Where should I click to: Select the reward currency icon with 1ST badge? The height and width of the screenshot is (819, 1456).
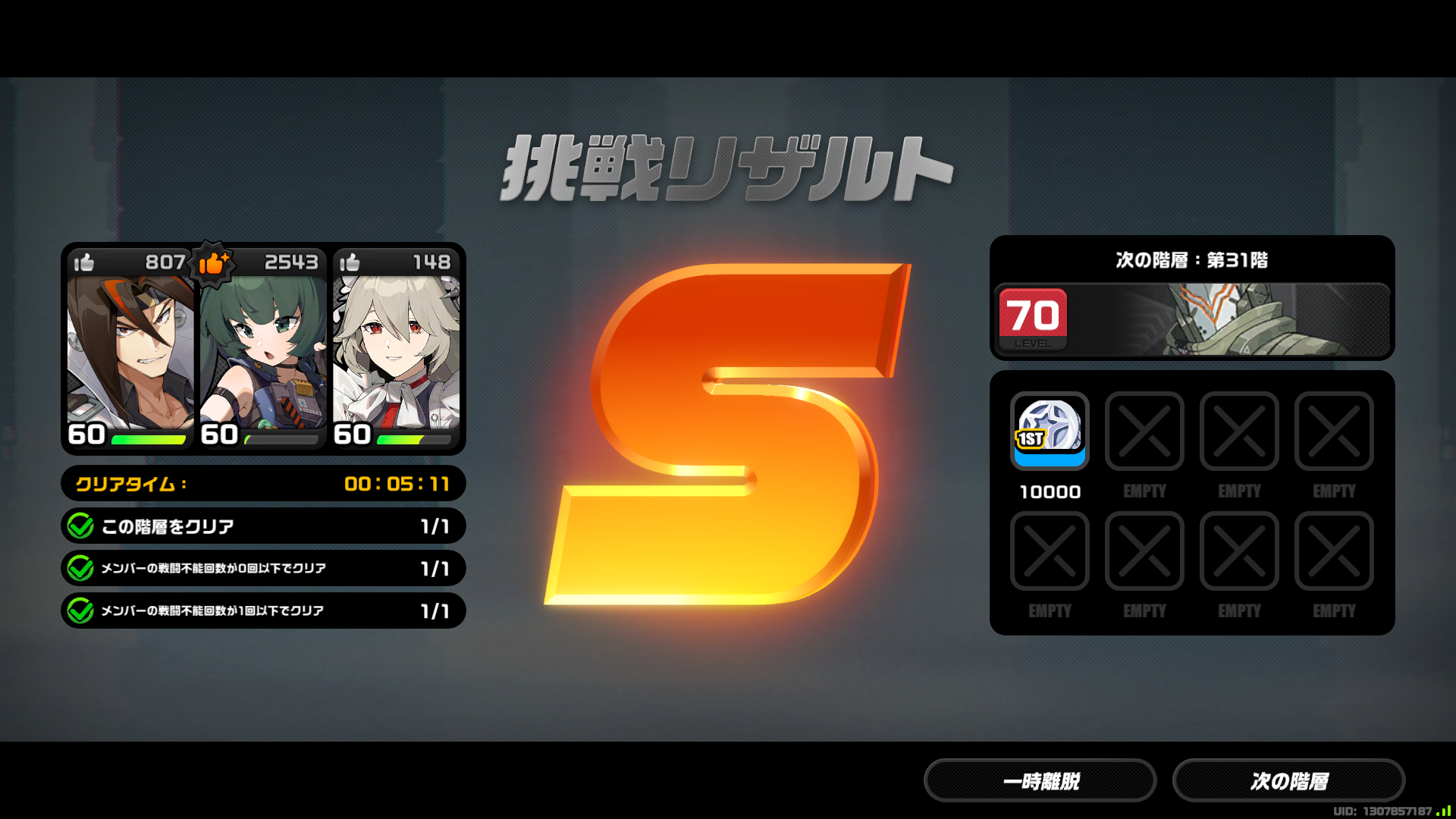coord(1050,432)
